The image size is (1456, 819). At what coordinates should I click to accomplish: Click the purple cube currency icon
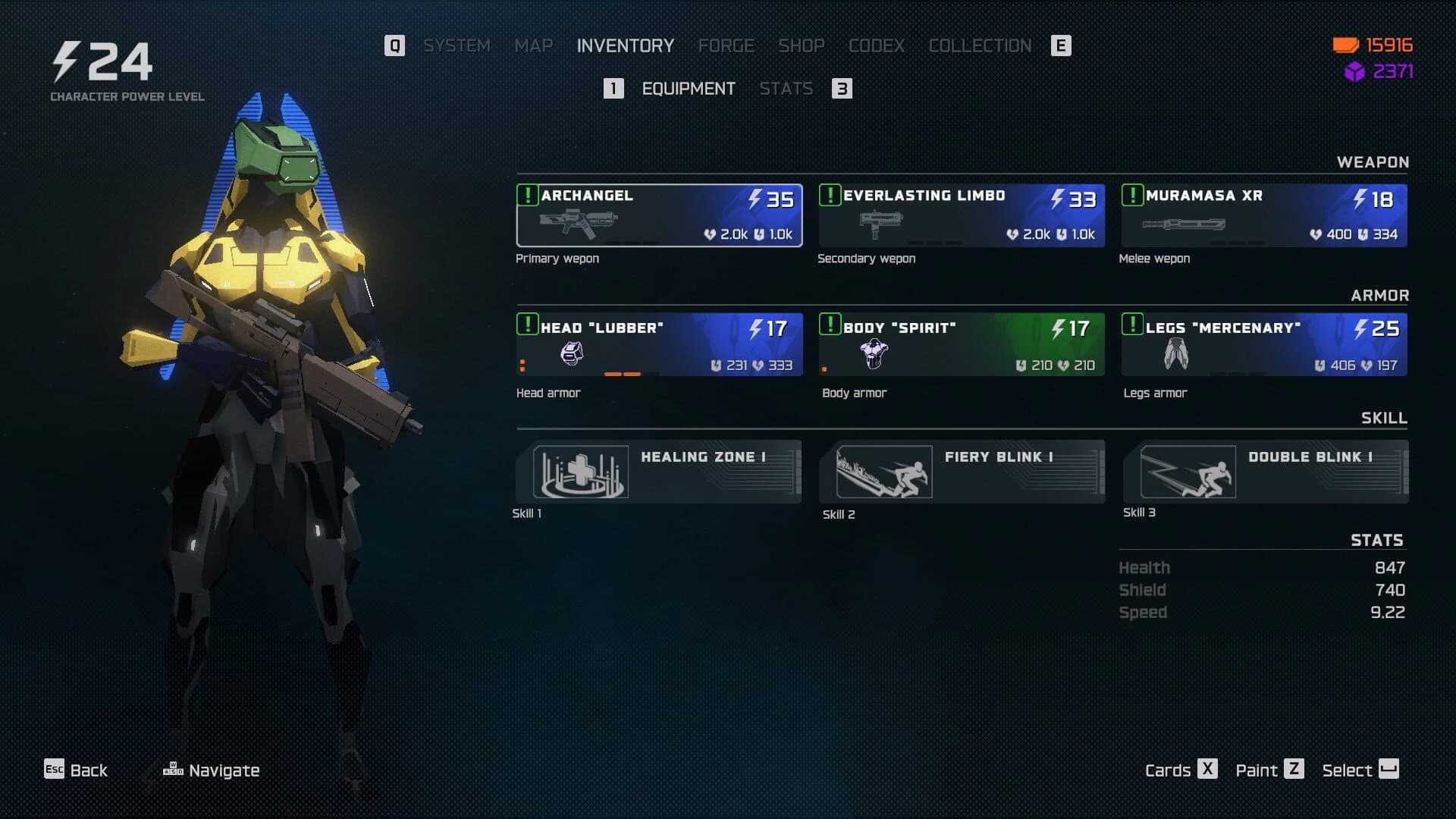1354,73
